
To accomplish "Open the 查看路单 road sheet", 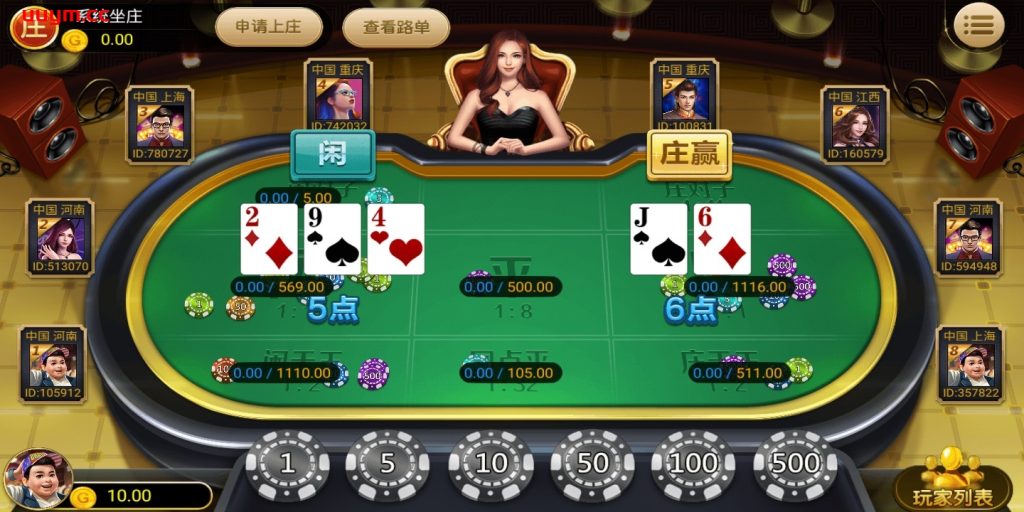I will [x=396, y=27].
